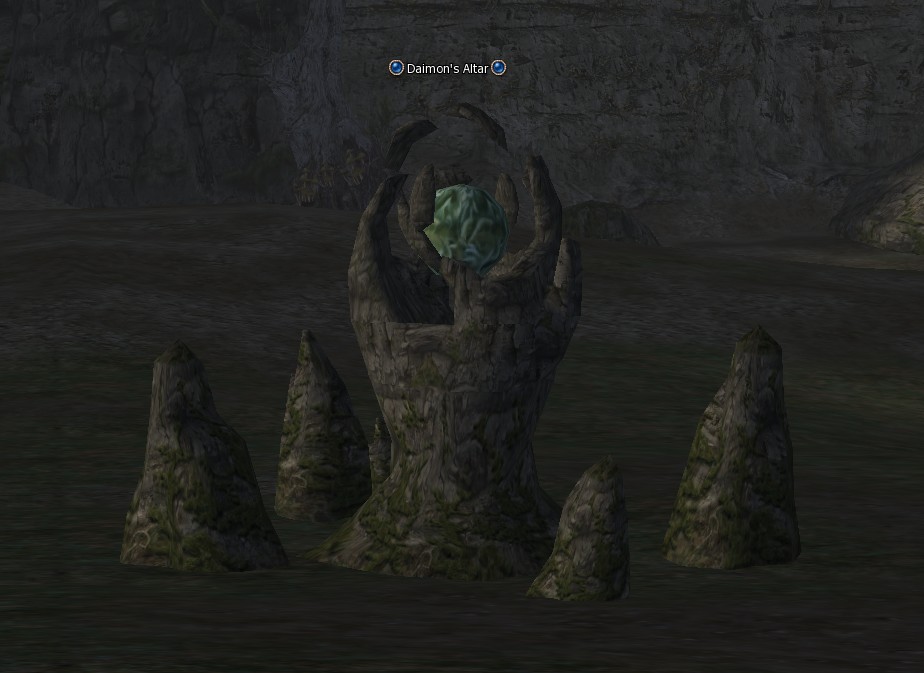This screenshot has height=673, width=924.
Task: Select the Daimon's Altar name label
Action: click(x=447, y=68)
